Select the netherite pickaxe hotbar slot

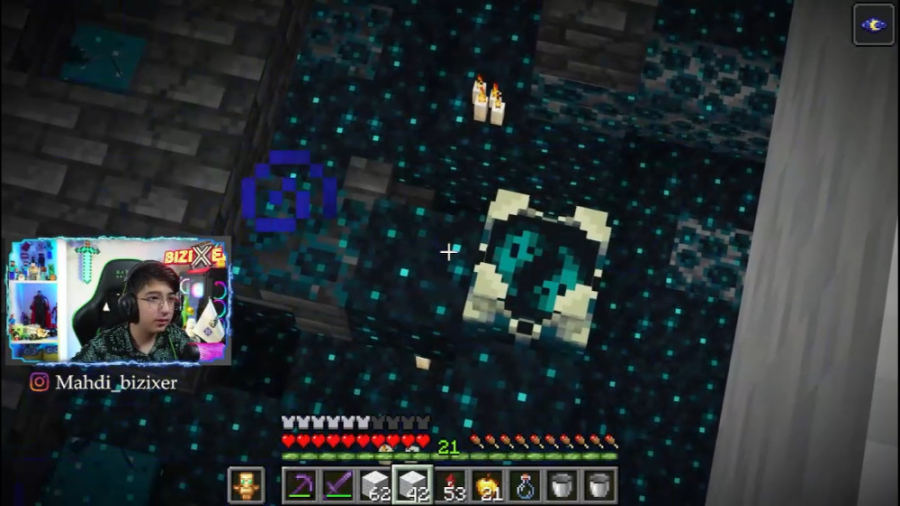pos(300,485)
